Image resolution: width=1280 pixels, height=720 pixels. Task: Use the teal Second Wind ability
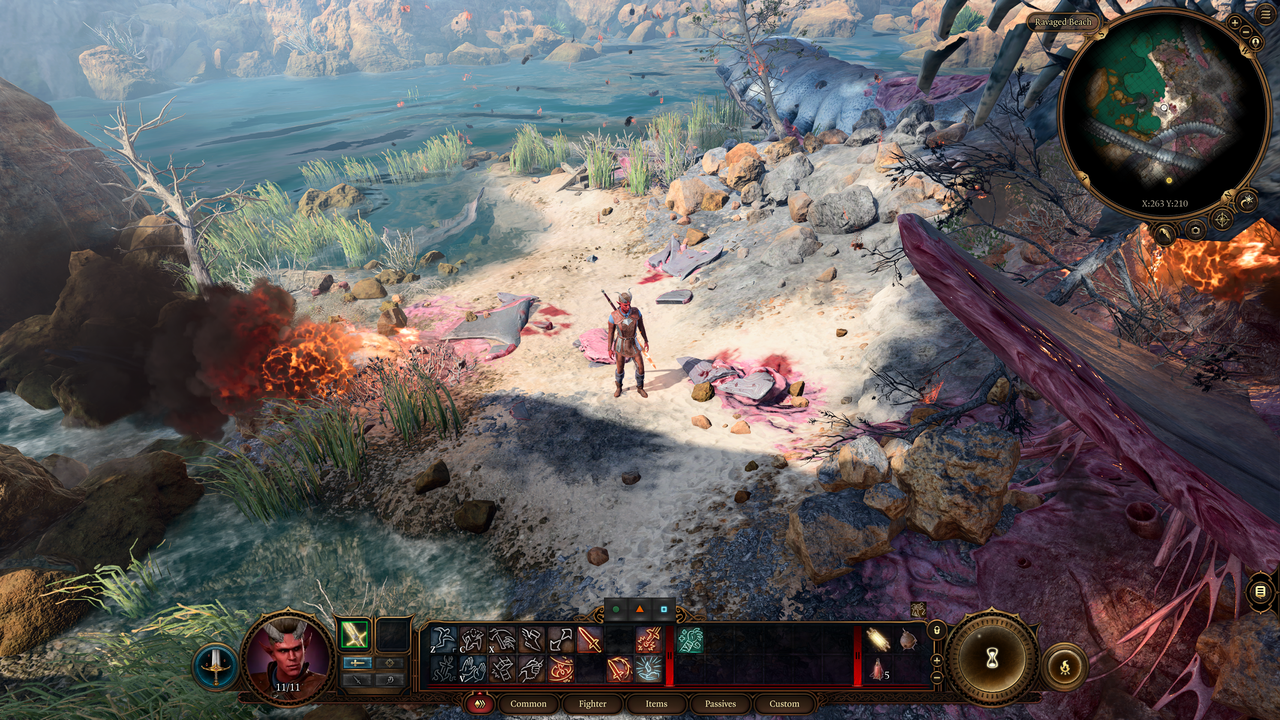tap(689, 640)
